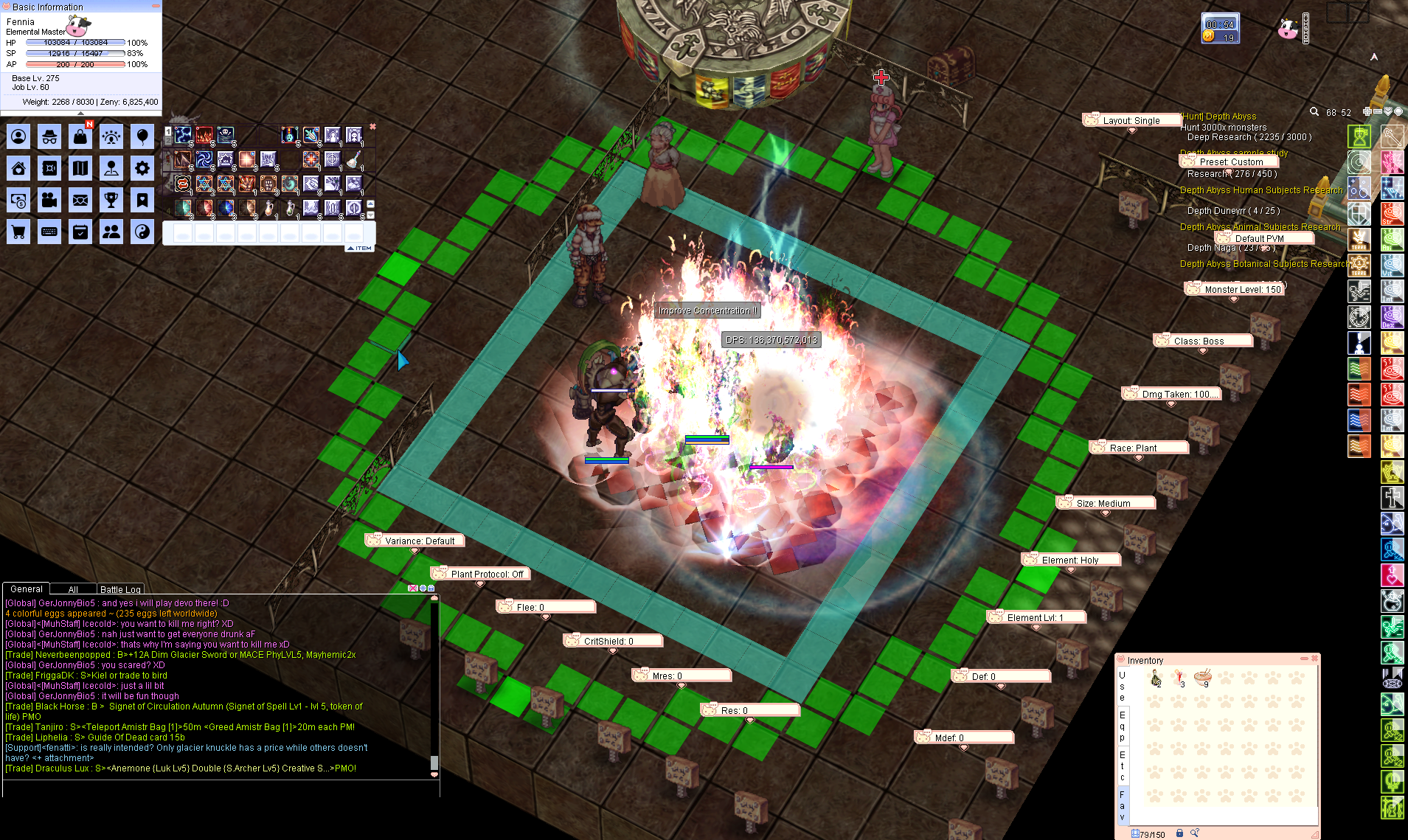Open the character profile menu icon
Screen dimensions: 1408x840
[18, 136]
